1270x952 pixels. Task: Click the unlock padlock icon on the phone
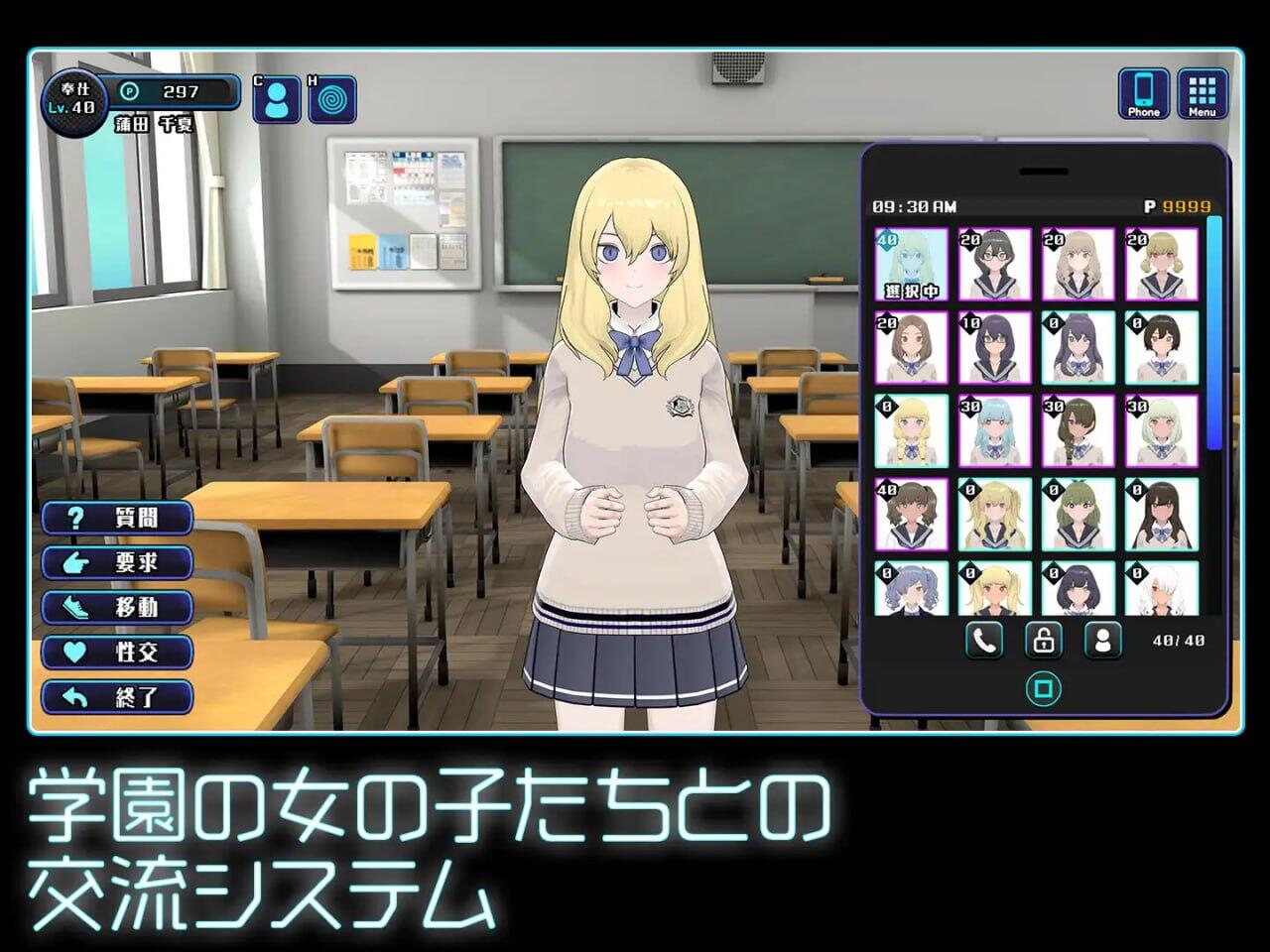coord(1044,640)
